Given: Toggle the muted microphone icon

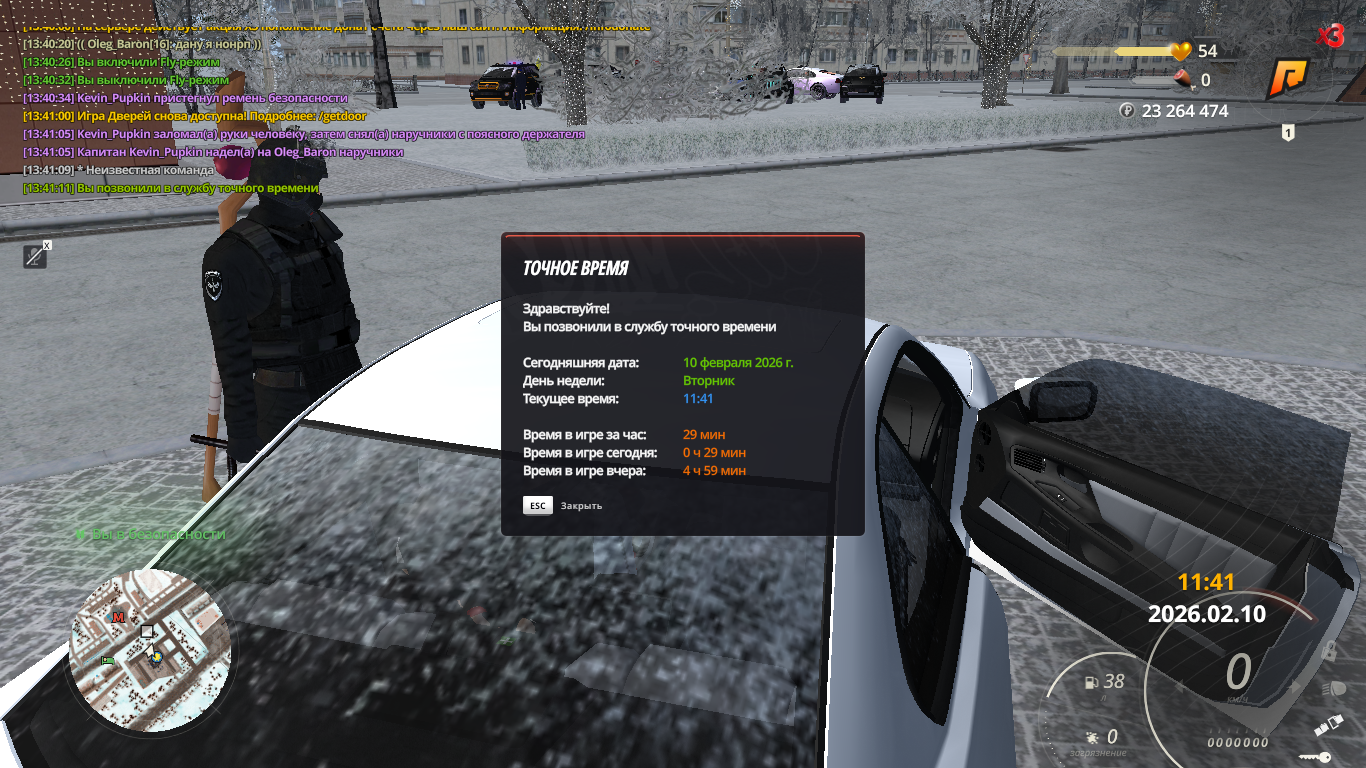Looking at the screenshot, I should 36,257.
